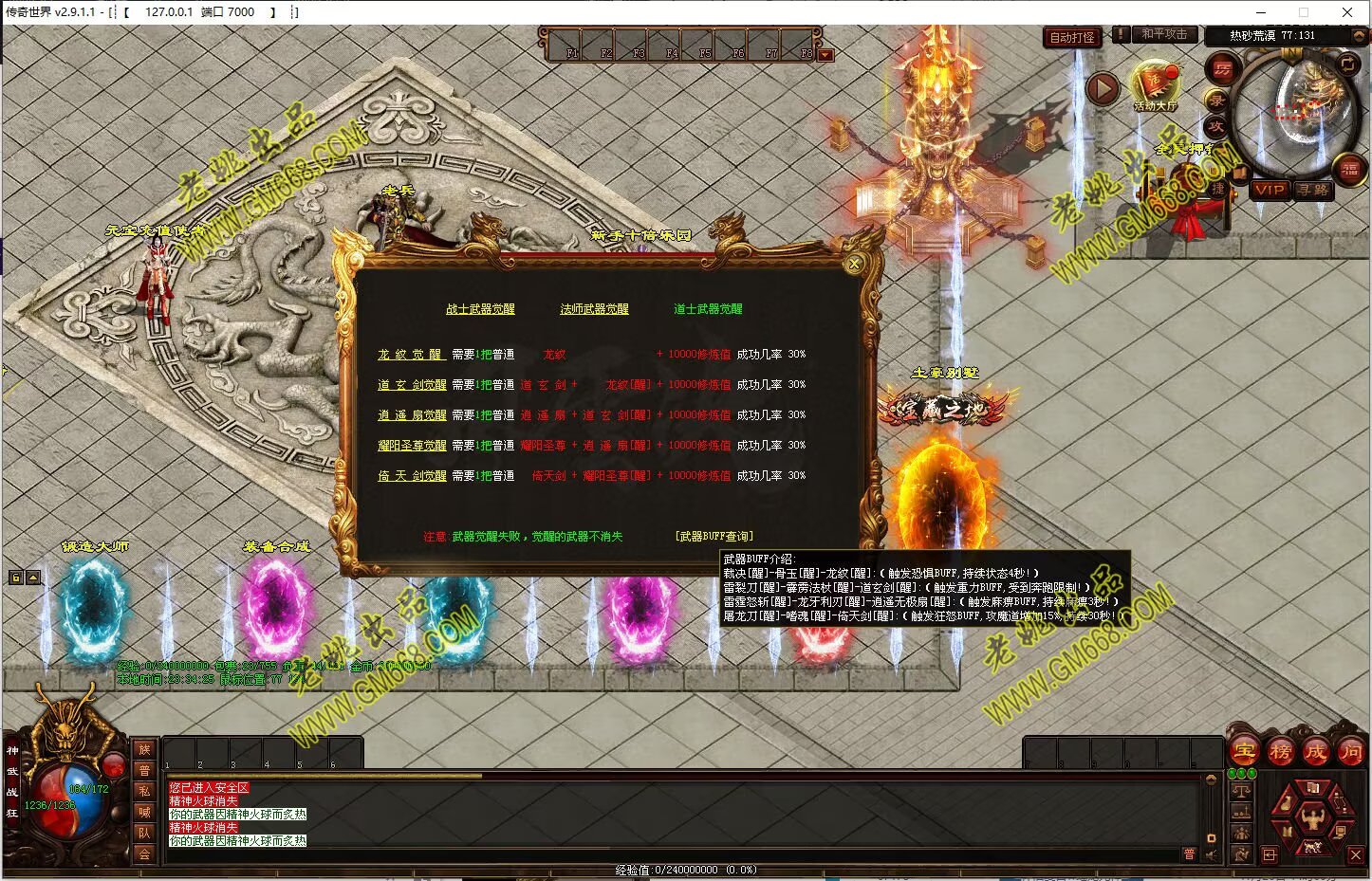
Task: Switch to 战士武器觉醒 tab
Action: (x=480, y=309)
